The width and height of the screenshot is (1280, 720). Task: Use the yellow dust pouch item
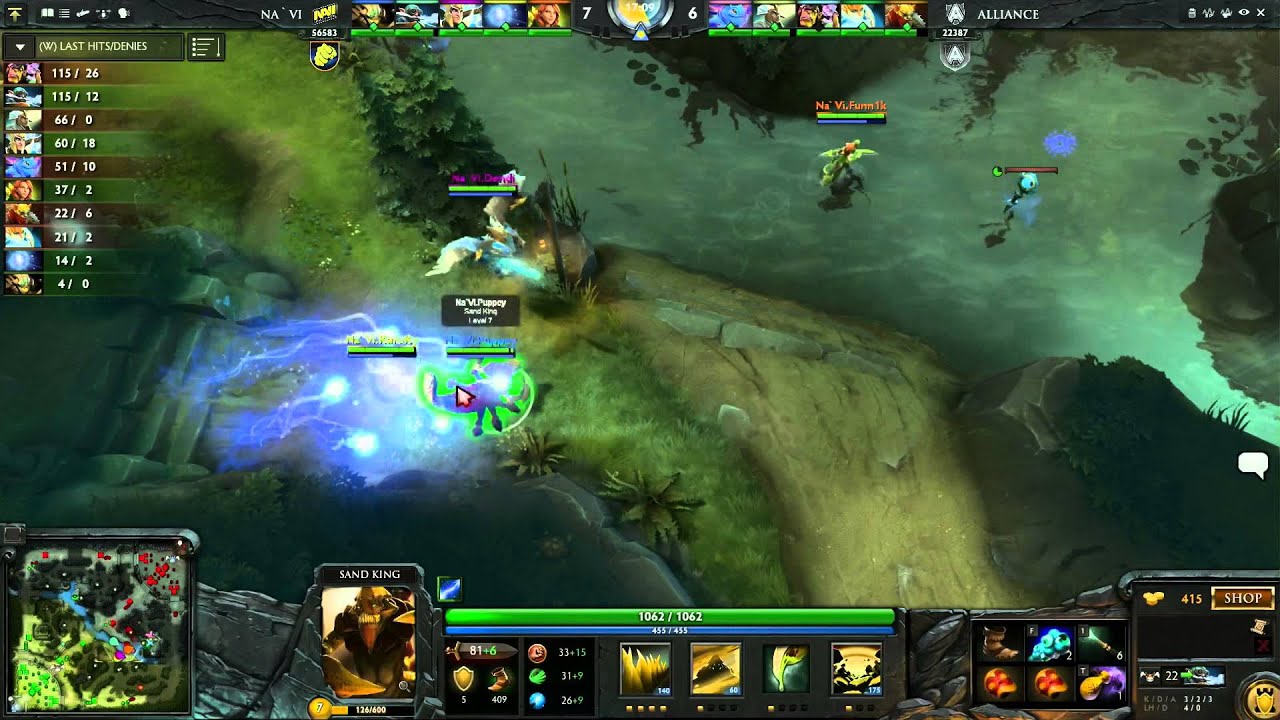[1101, 685]
